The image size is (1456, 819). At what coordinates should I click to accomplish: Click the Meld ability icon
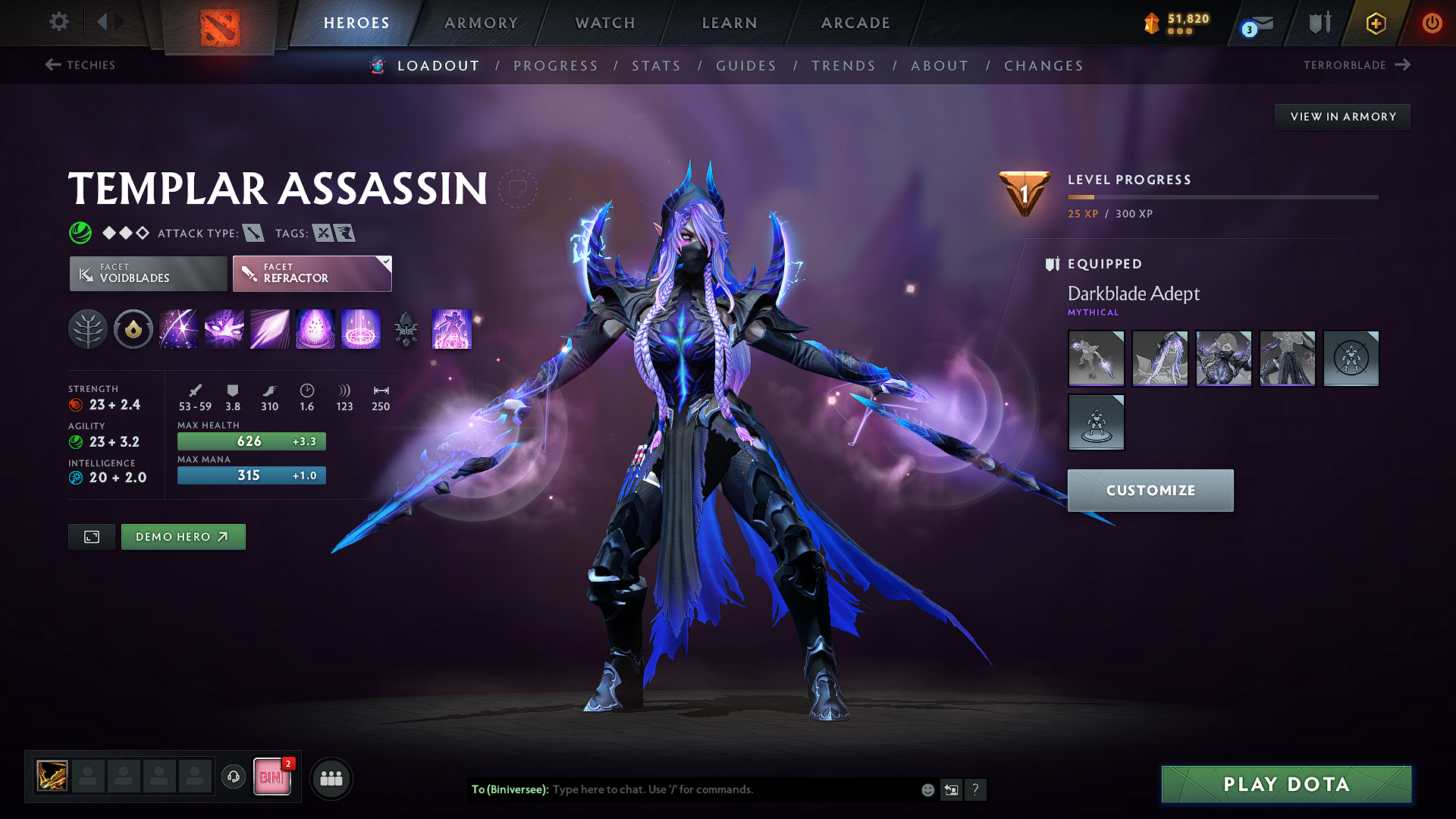[224, 329]
